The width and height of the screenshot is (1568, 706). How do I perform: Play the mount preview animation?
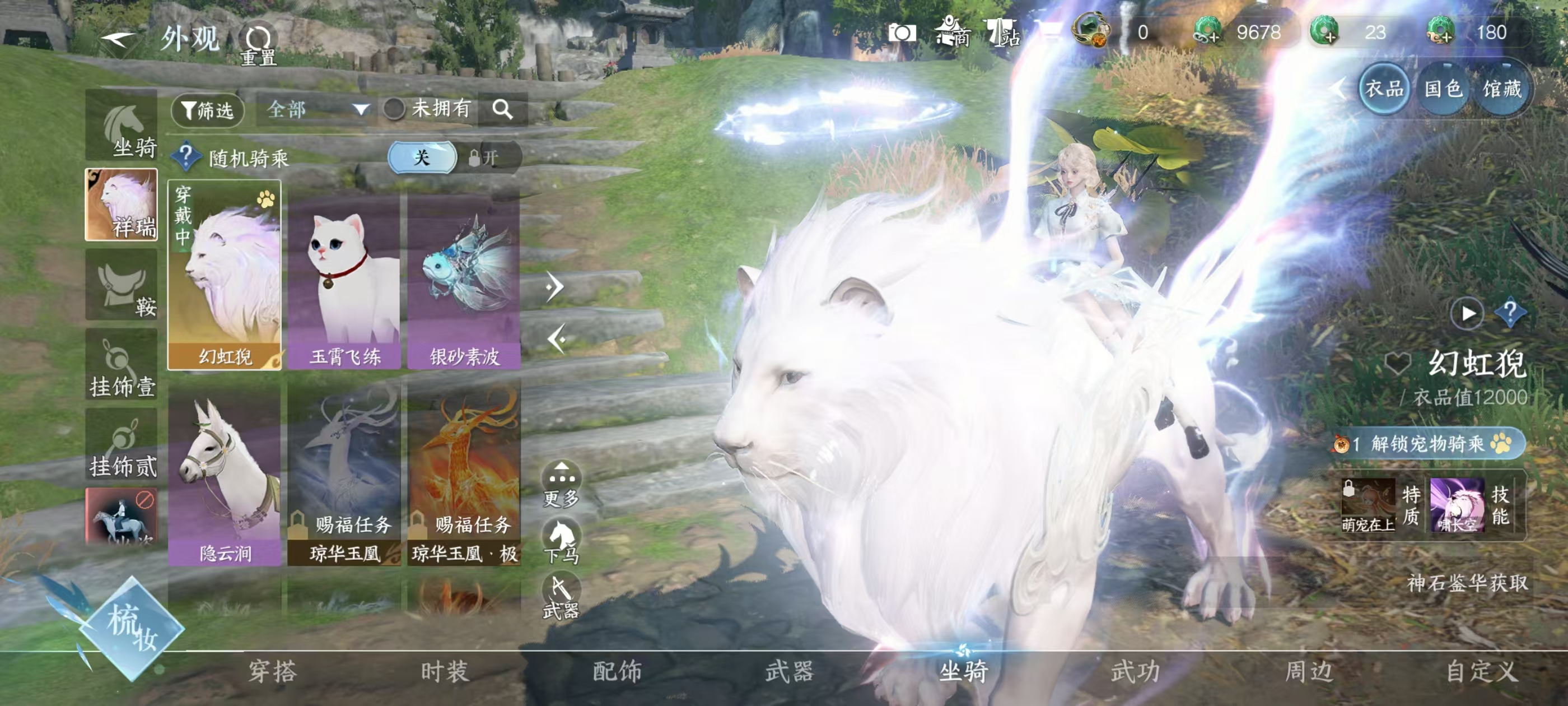click(x=1468, y=313)
